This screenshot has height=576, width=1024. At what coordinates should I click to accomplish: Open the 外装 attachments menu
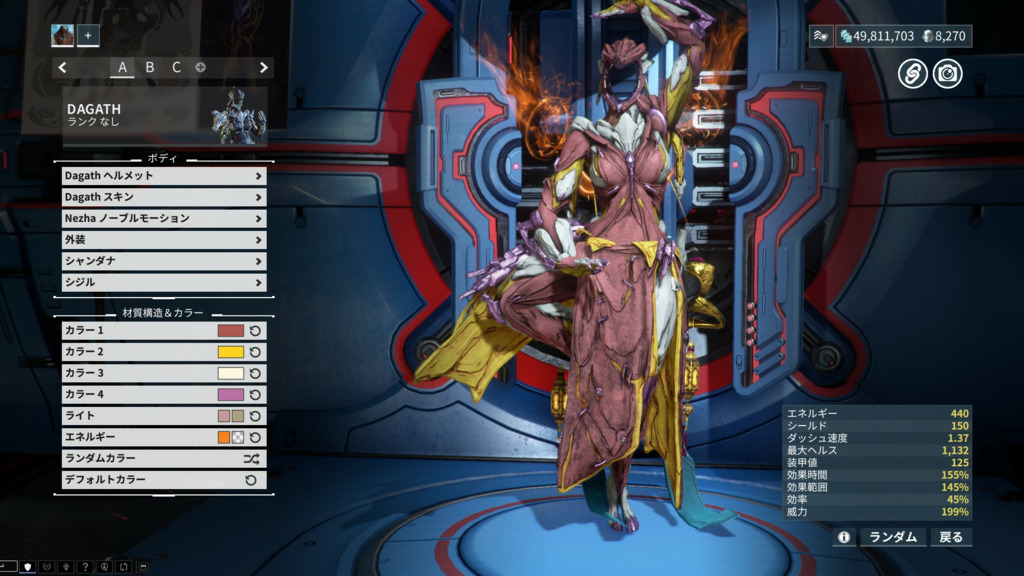(164, 240)
